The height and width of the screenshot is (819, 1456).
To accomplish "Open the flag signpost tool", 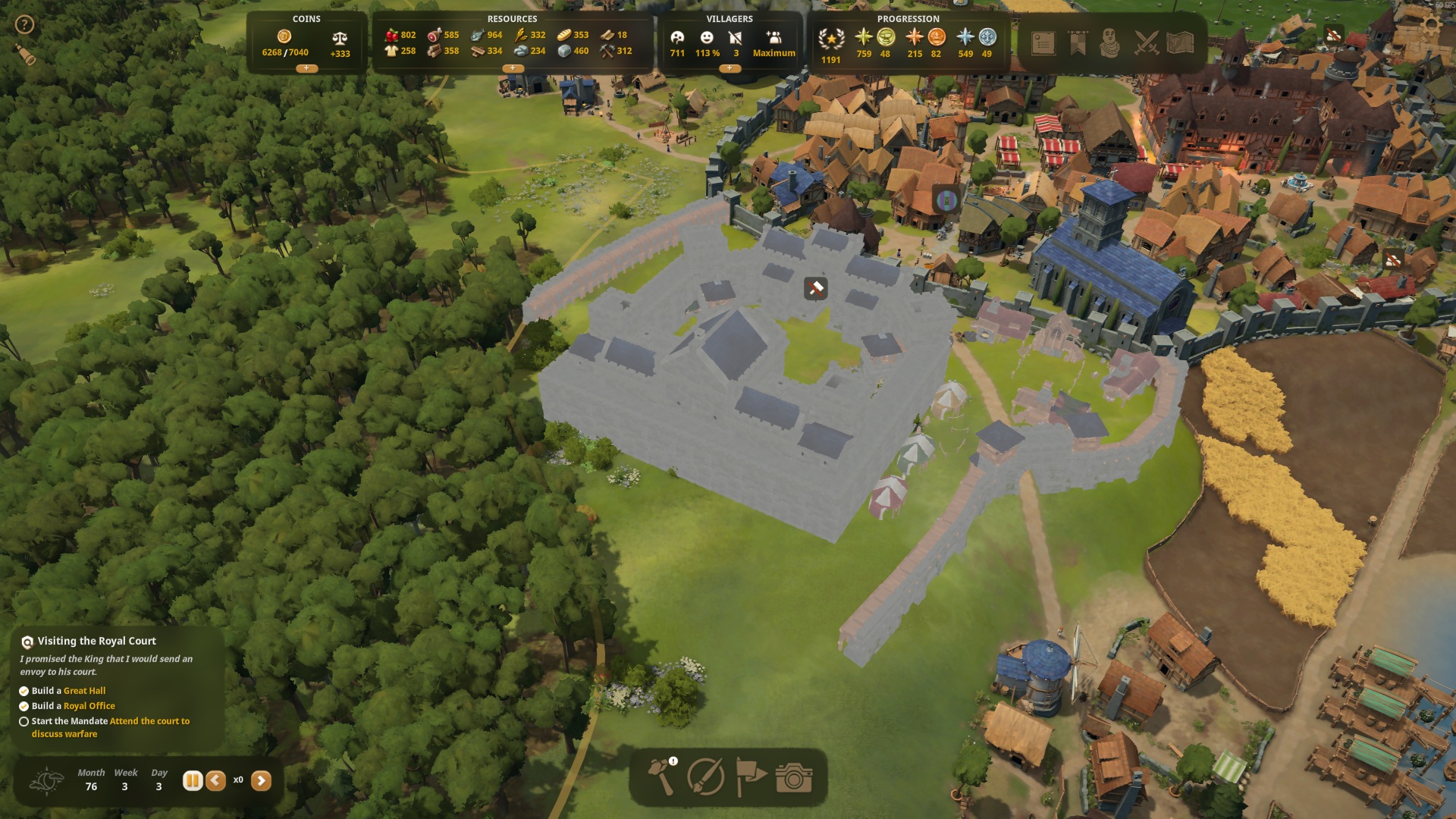I will point(750,777).
